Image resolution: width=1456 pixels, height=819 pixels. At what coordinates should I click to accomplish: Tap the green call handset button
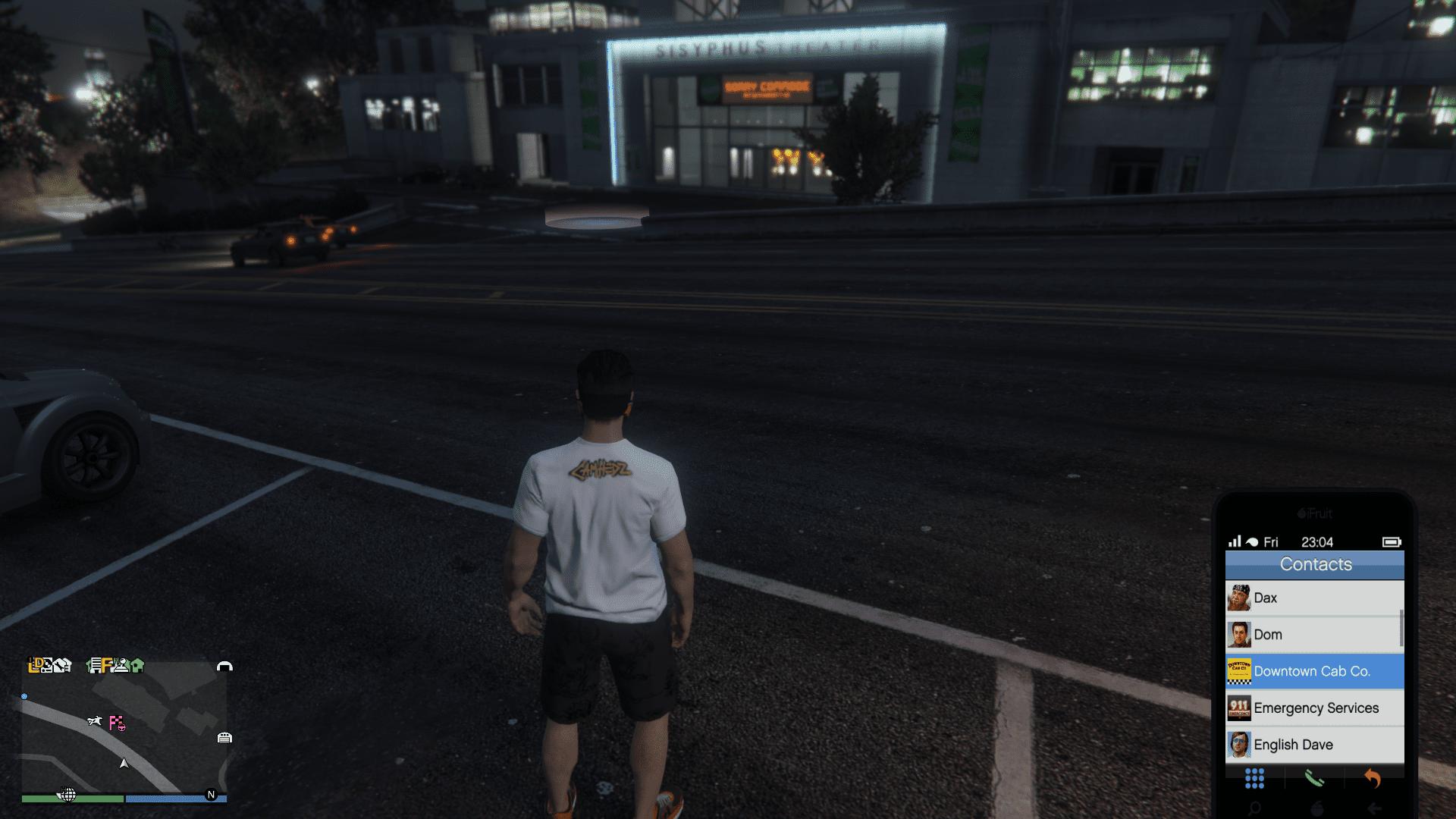pos(1313,778)
